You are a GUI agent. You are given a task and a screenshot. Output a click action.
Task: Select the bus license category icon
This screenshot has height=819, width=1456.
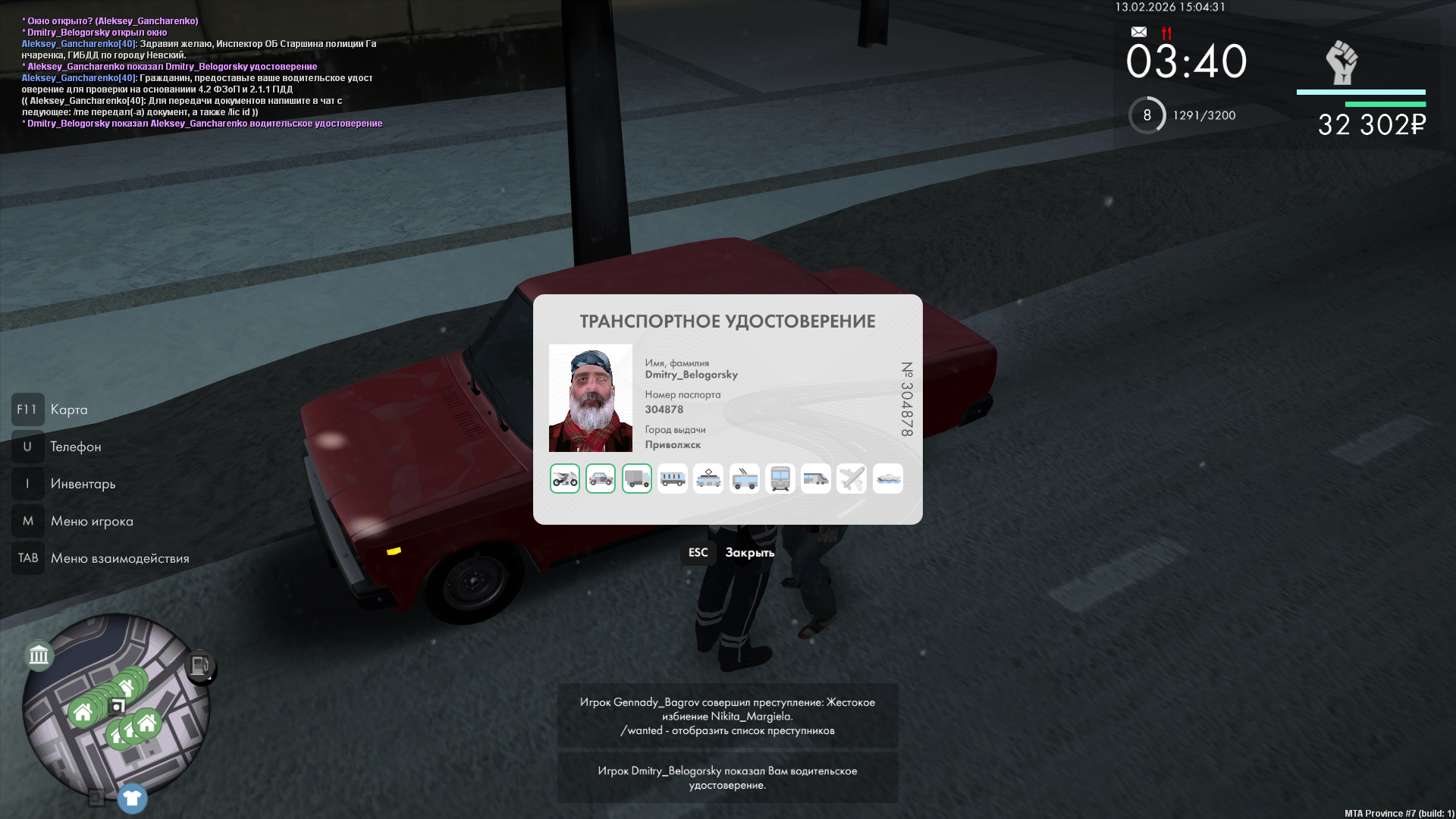pyautogui.click(x=673, y=479)
